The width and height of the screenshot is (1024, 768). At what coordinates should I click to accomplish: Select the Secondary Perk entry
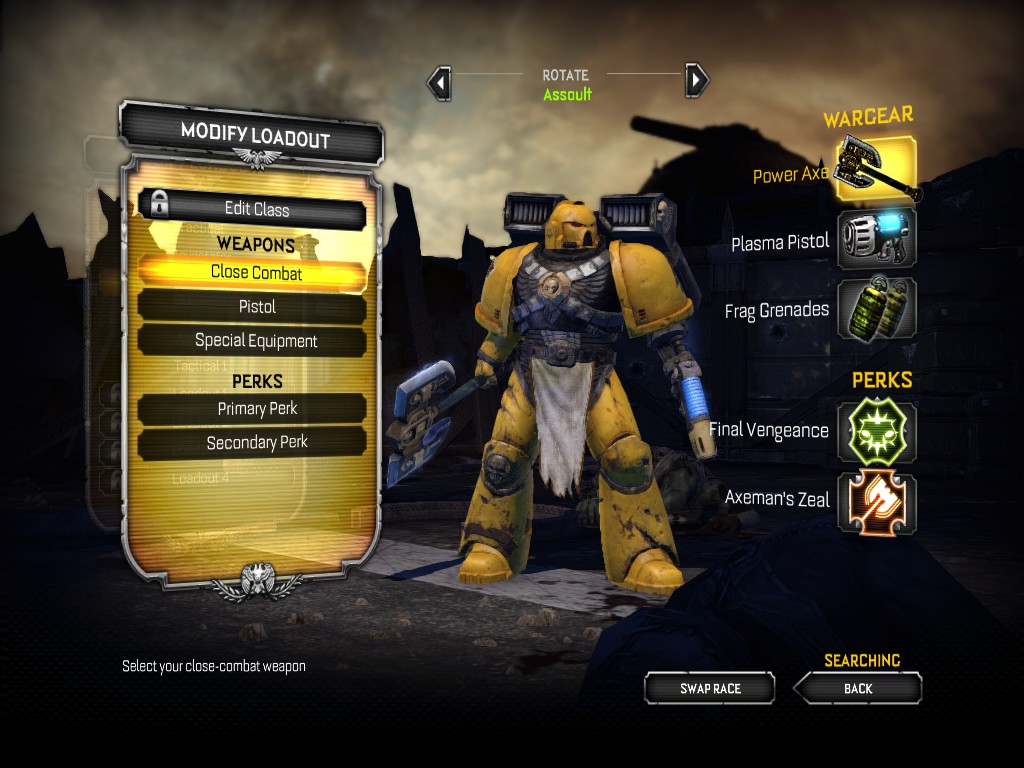coord(256,442)
